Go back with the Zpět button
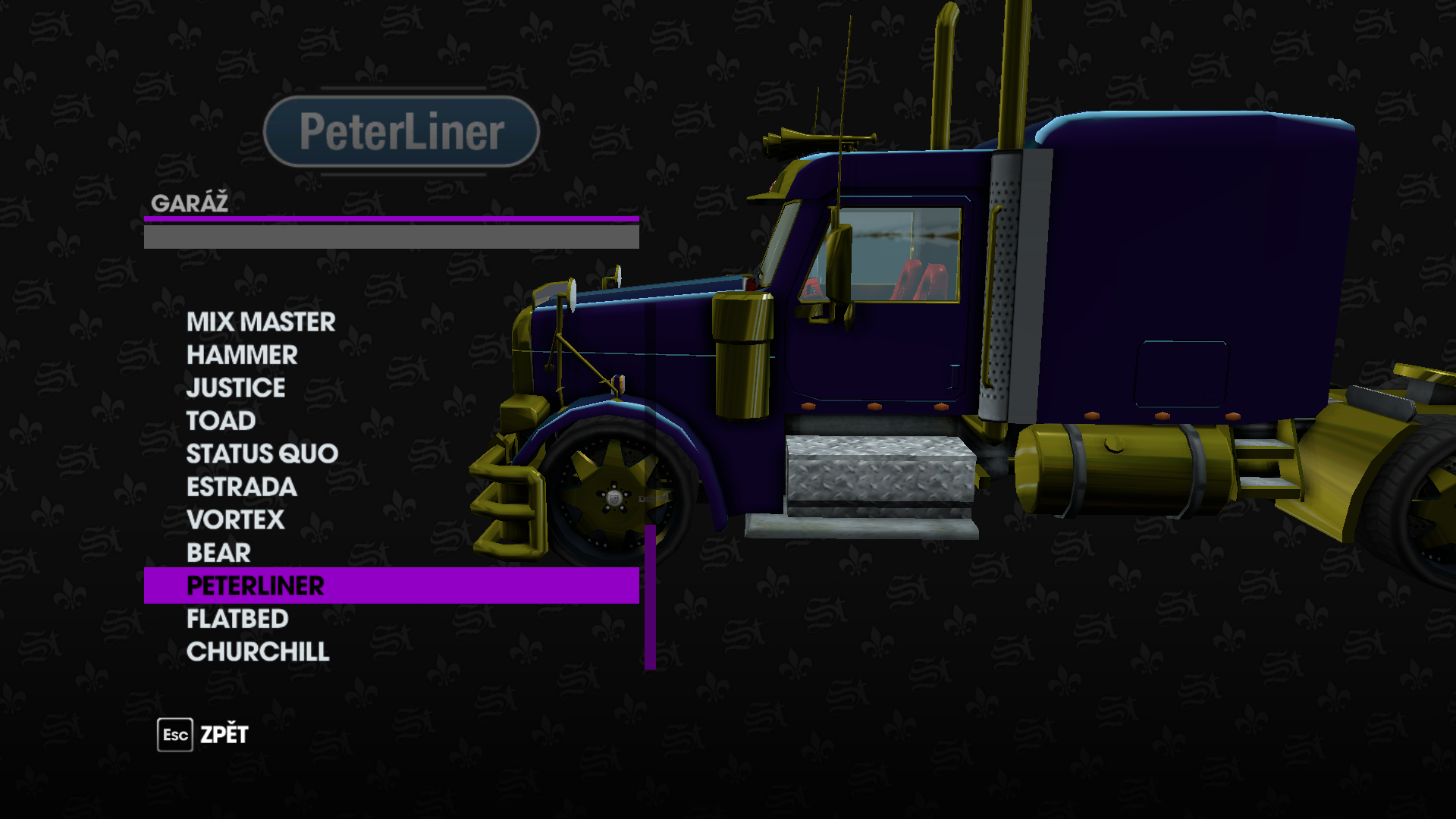 point(203,735)
